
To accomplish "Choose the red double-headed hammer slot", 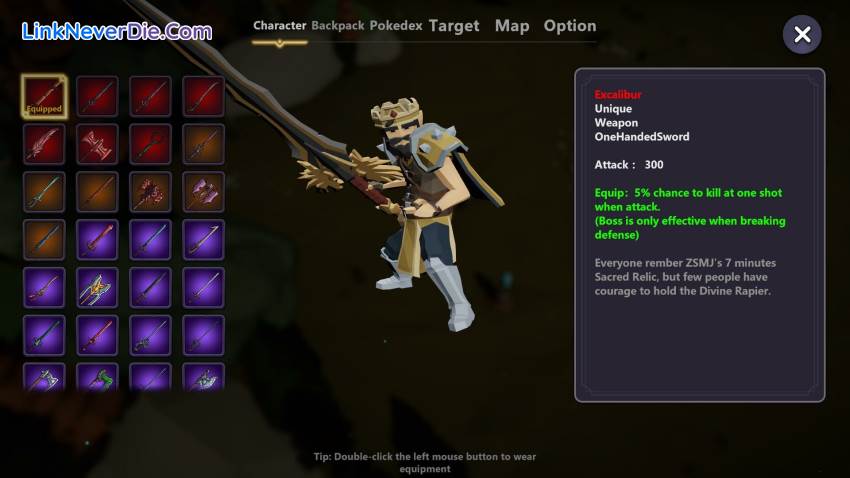I will tap(97, 144).
